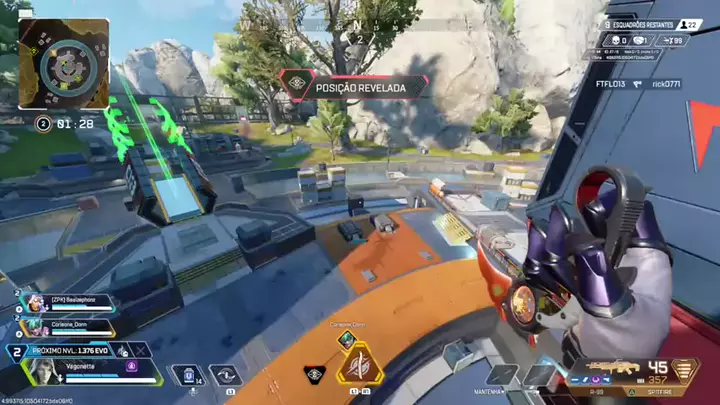
Task: Click the first grenade ordnance slot
Action: coord(503,376)
